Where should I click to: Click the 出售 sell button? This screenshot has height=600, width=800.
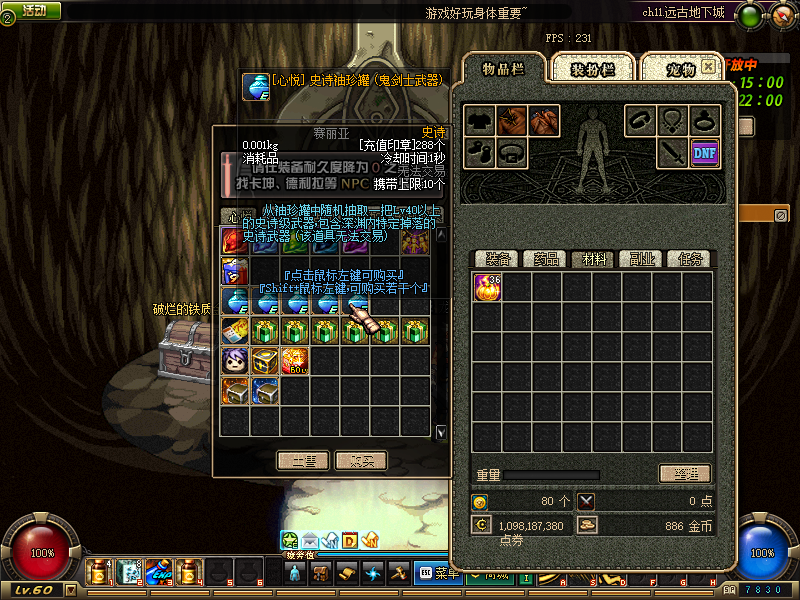tap(303, 461)
